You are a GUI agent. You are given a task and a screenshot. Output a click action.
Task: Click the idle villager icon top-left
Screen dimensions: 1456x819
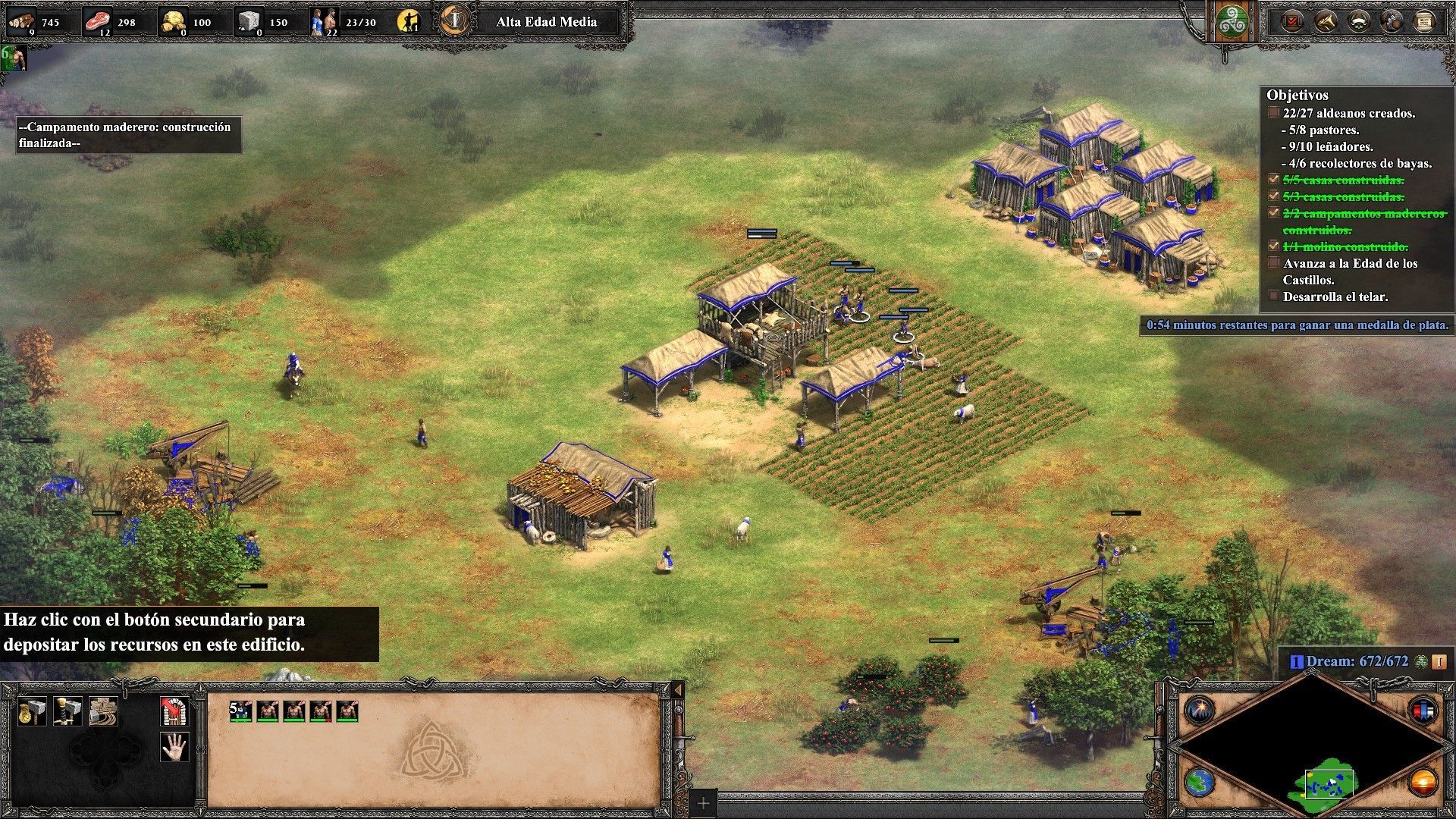pos(14,58)
